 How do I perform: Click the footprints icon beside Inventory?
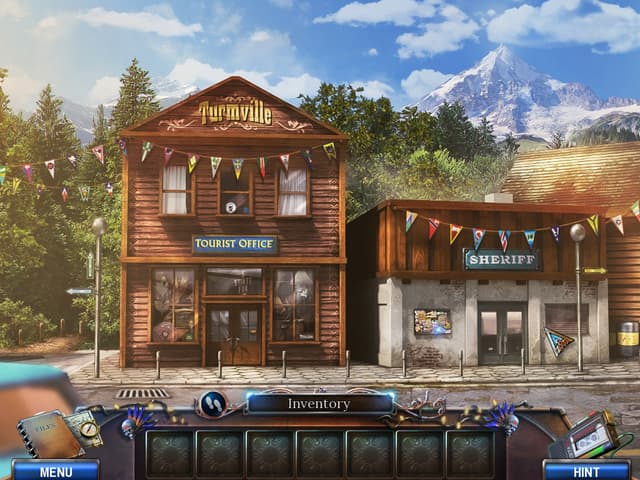tap(212, 403)
